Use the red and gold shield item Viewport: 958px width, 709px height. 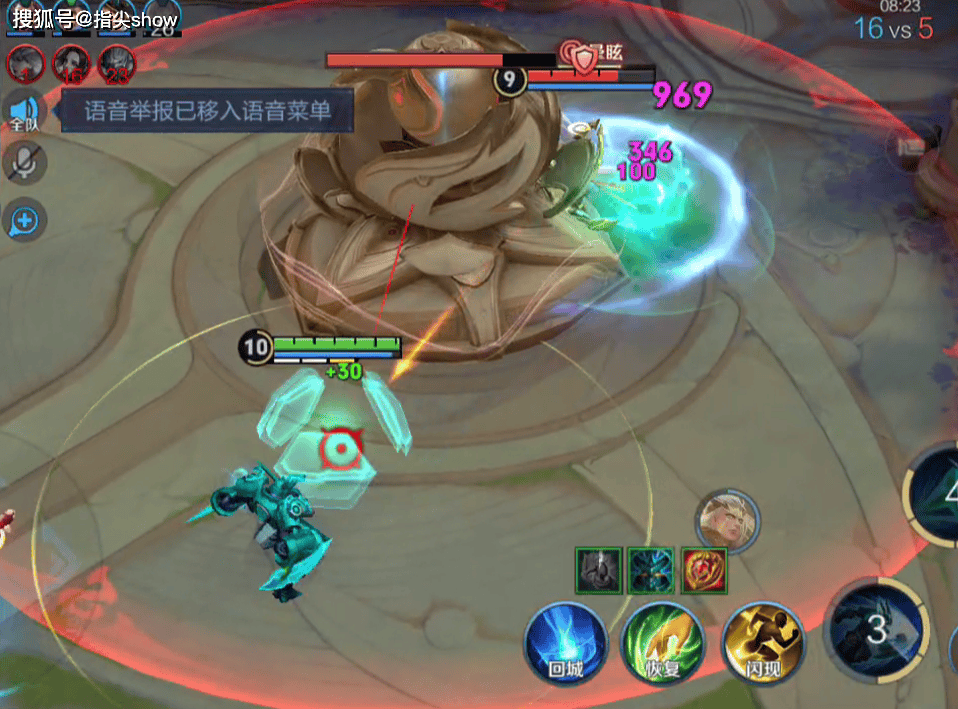(704, 570)
